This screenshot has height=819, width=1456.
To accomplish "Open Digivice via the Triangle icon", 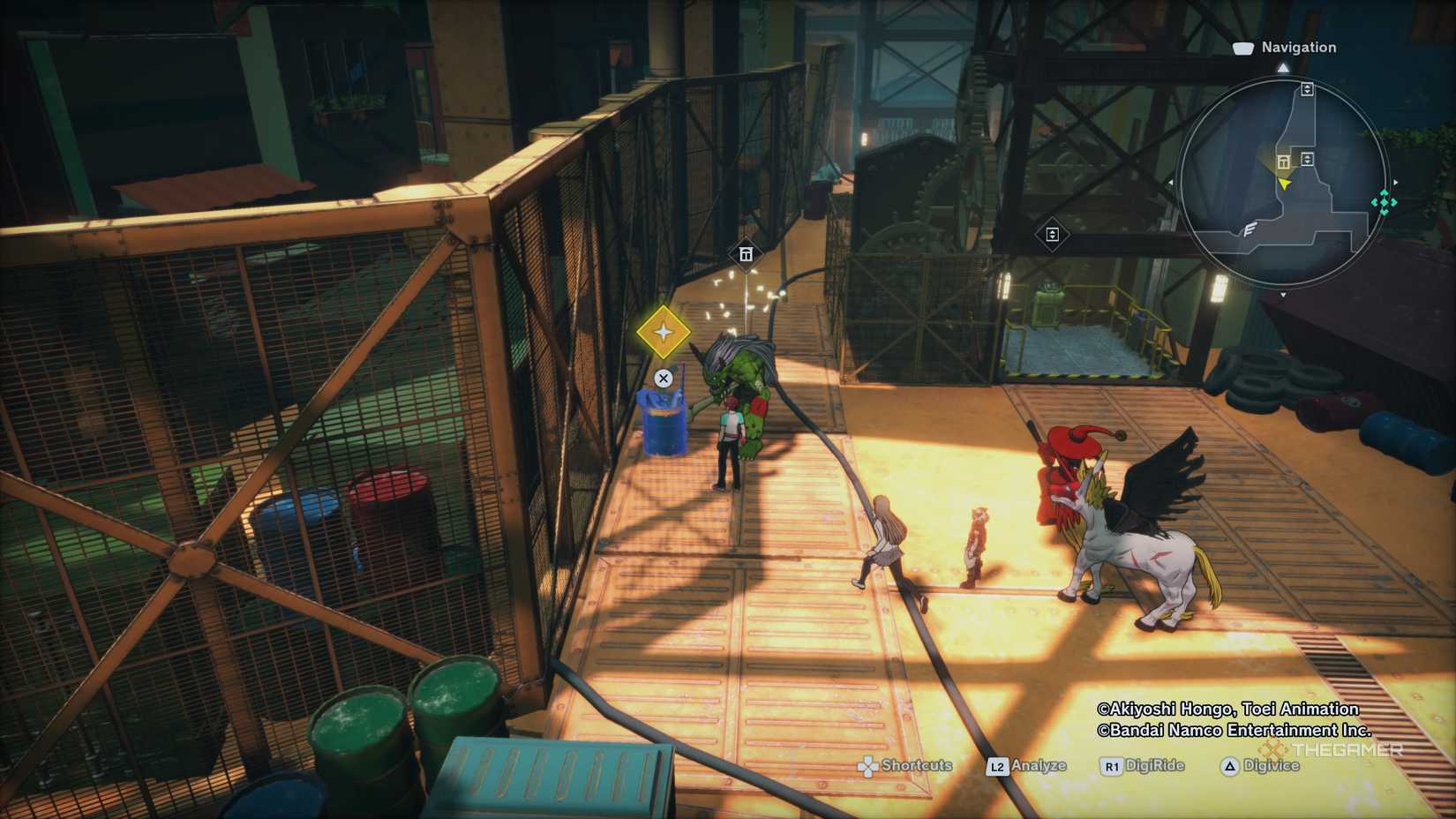I will click(x=1229, y=766).
